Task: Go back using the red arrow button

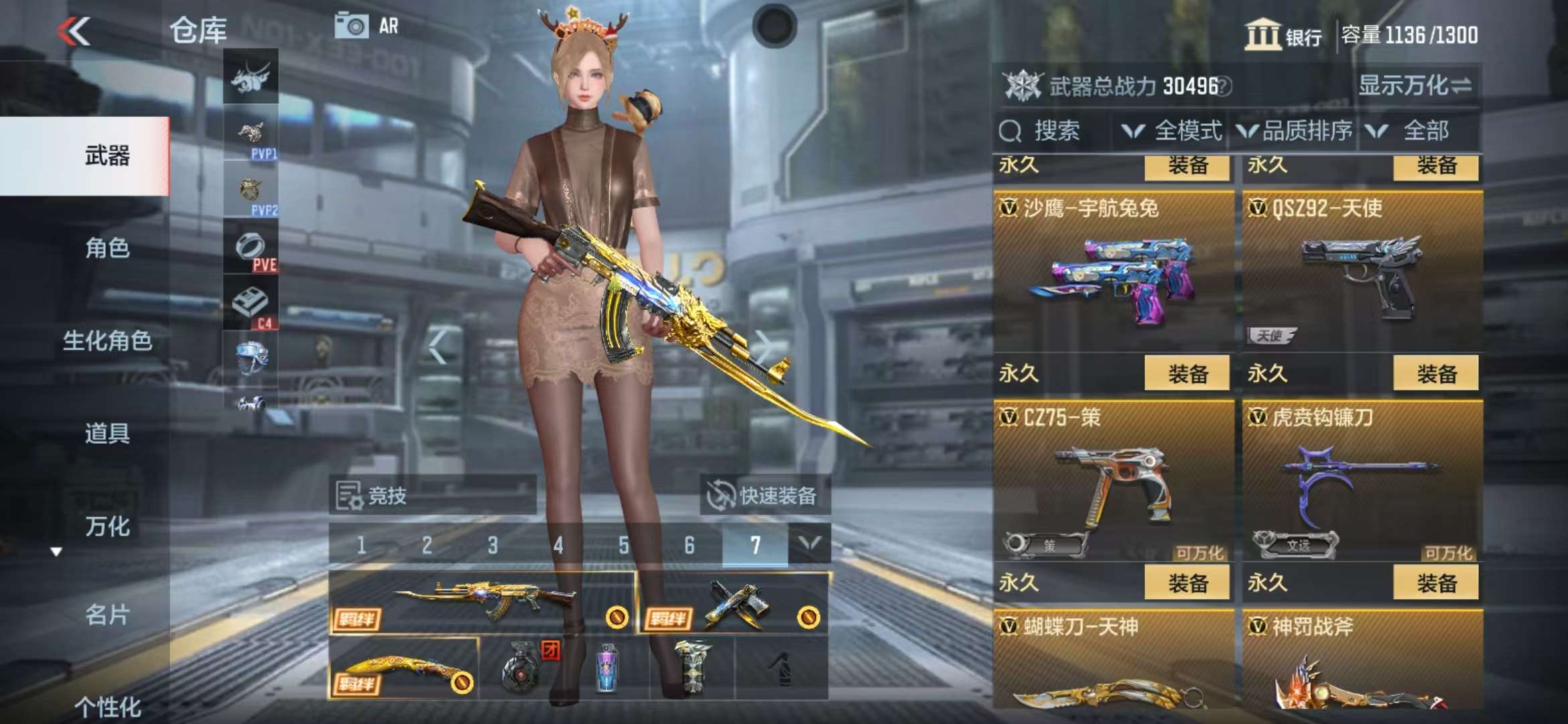Action: point(74,31)
